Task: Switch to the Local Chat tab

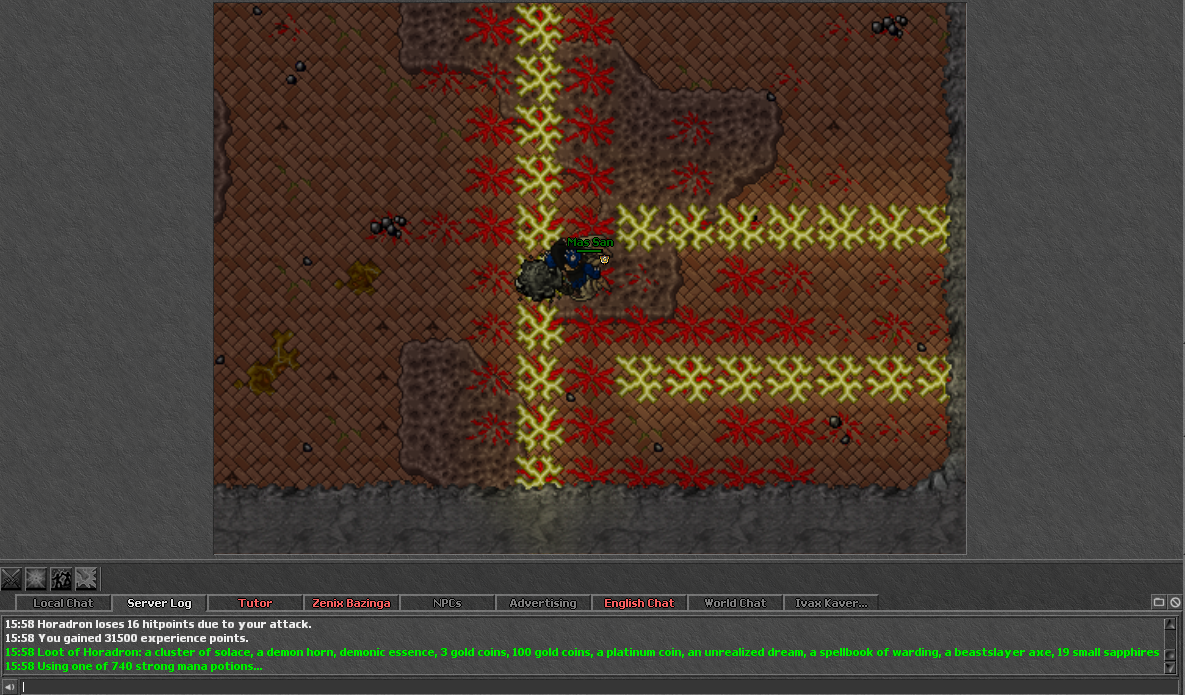Action: coord(62,603)
